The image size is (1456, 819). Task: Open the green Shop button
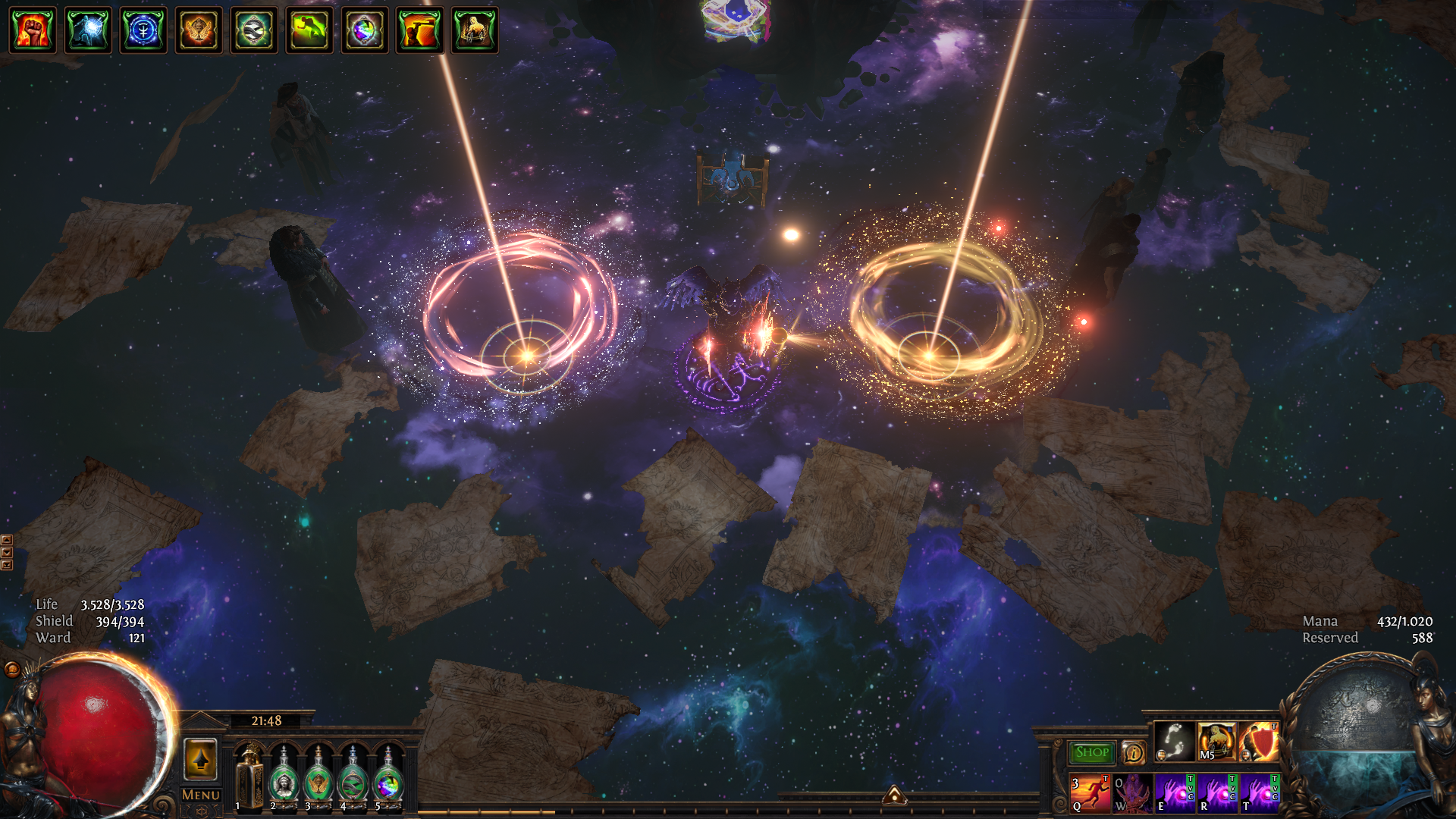(x=1092, y=752)
